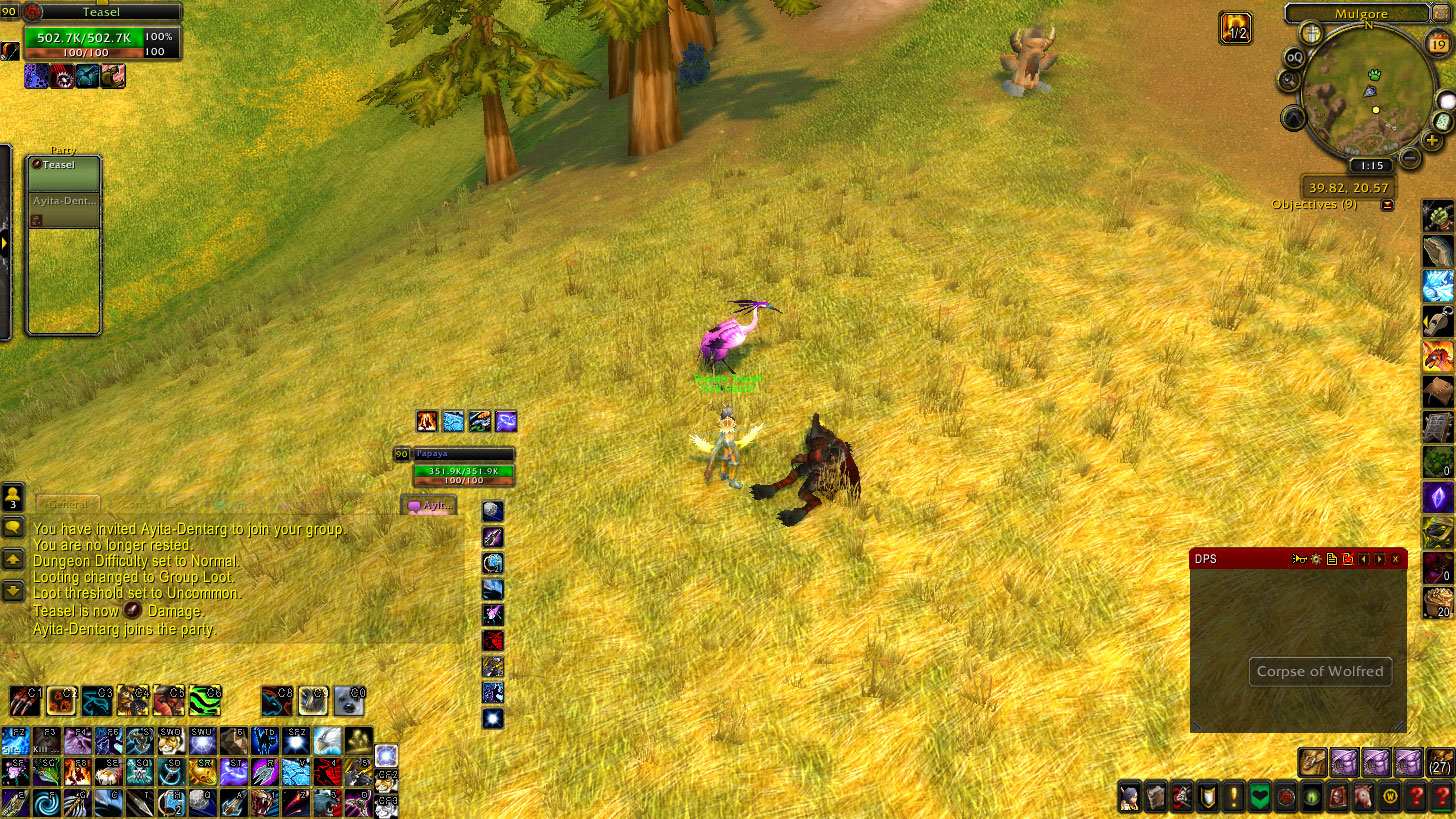
Task: Open the DPS meter gear settings
Action: (1316, 559)
